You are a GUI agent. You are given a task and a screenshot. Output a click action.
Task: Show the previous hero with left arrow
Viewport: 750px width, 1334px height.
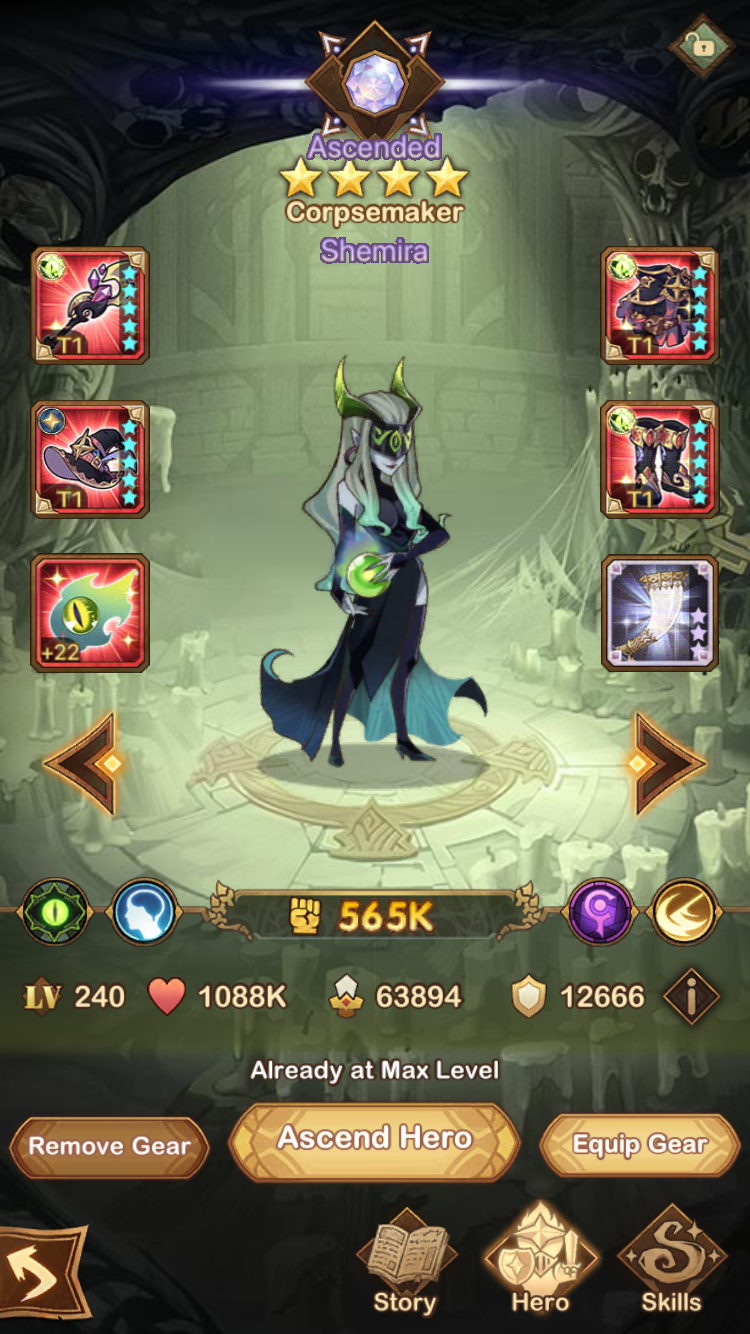[85, 764]
